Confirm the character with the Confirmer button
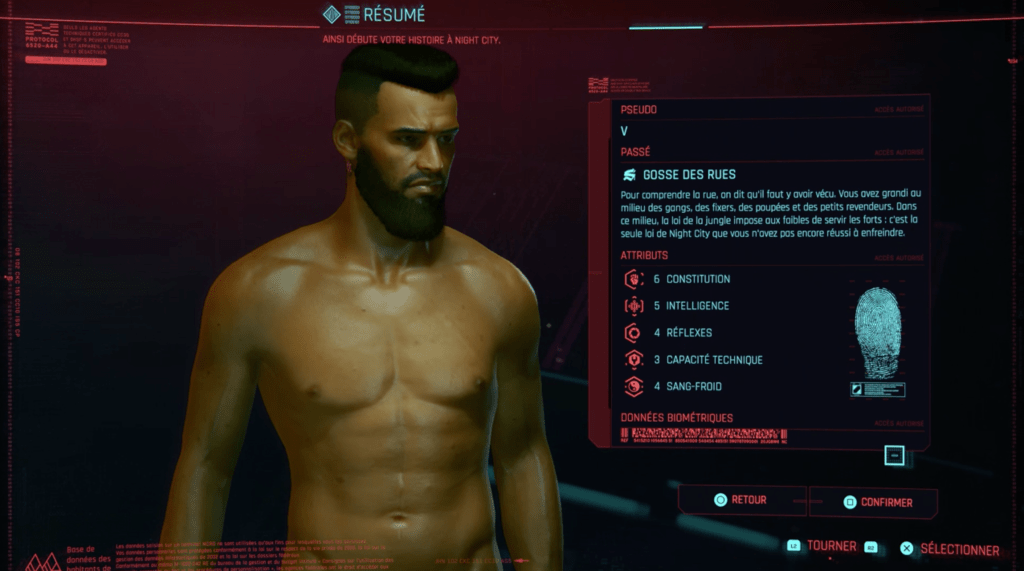The width and height of the screenshot is (1024, 571). [874, 502]
